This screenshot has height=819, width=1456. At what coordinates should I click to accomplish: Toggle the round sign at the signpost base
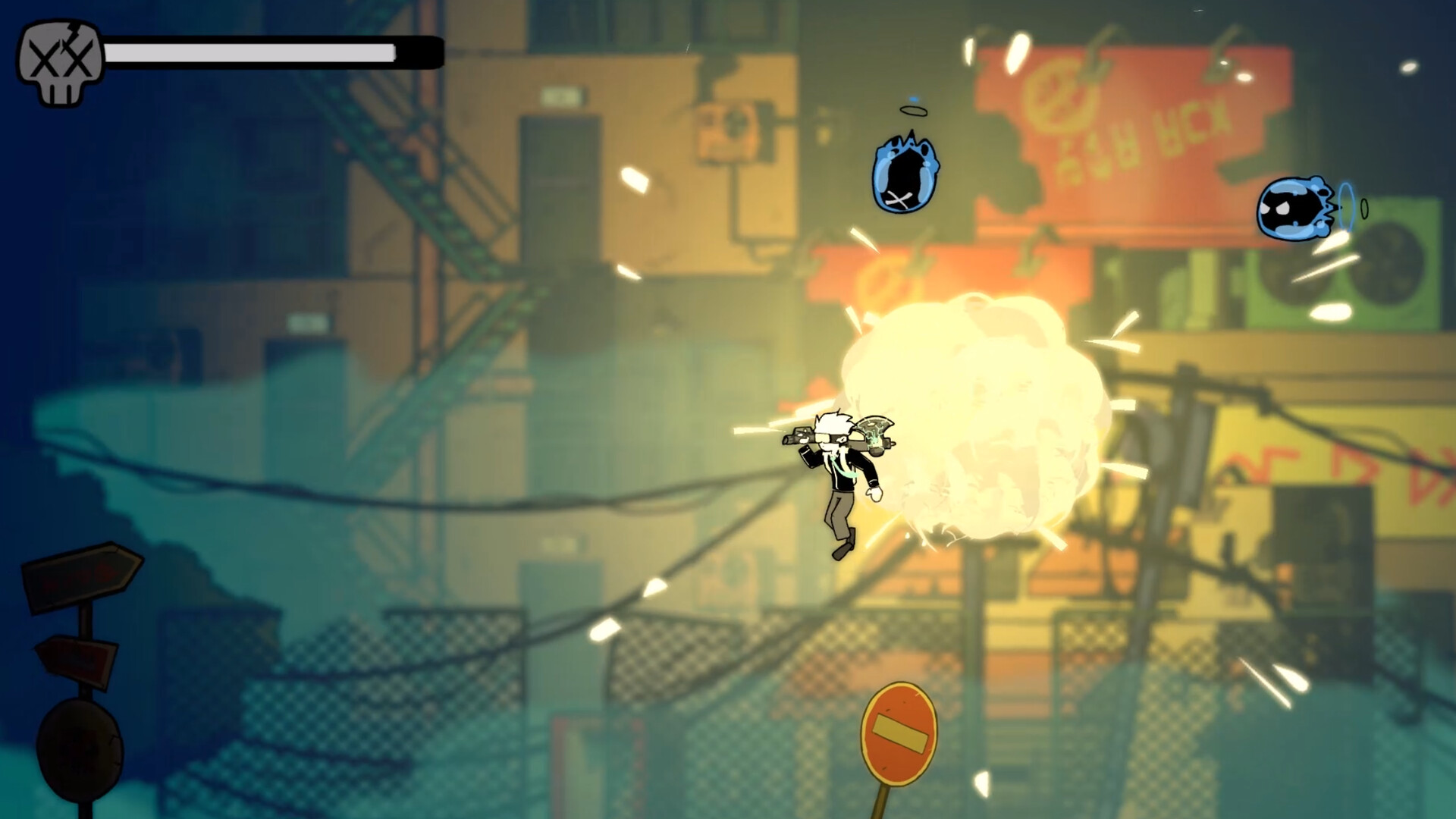(80, 747)
